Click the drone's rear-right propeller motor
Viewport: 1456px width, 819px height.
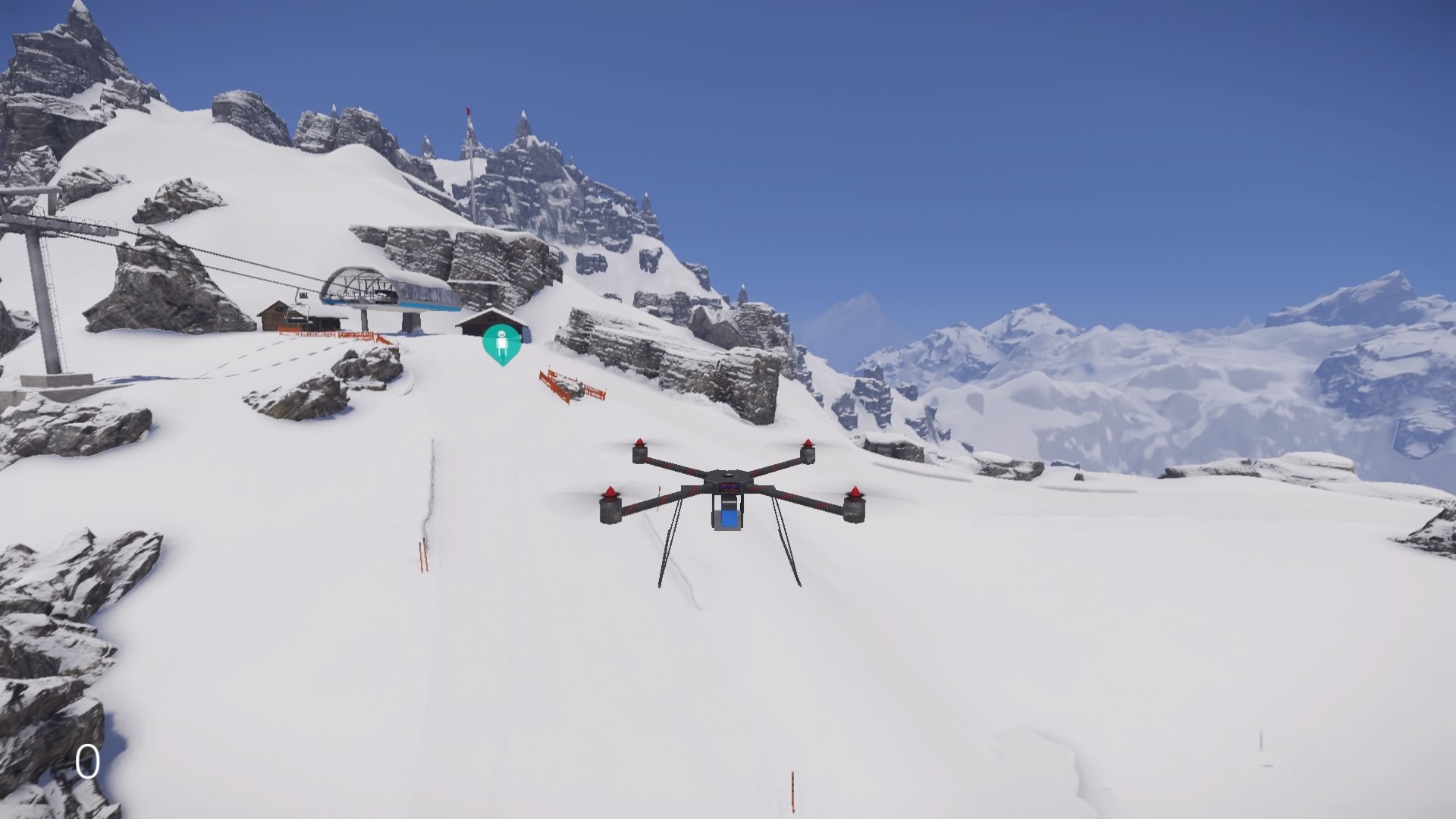pos(808,448)
